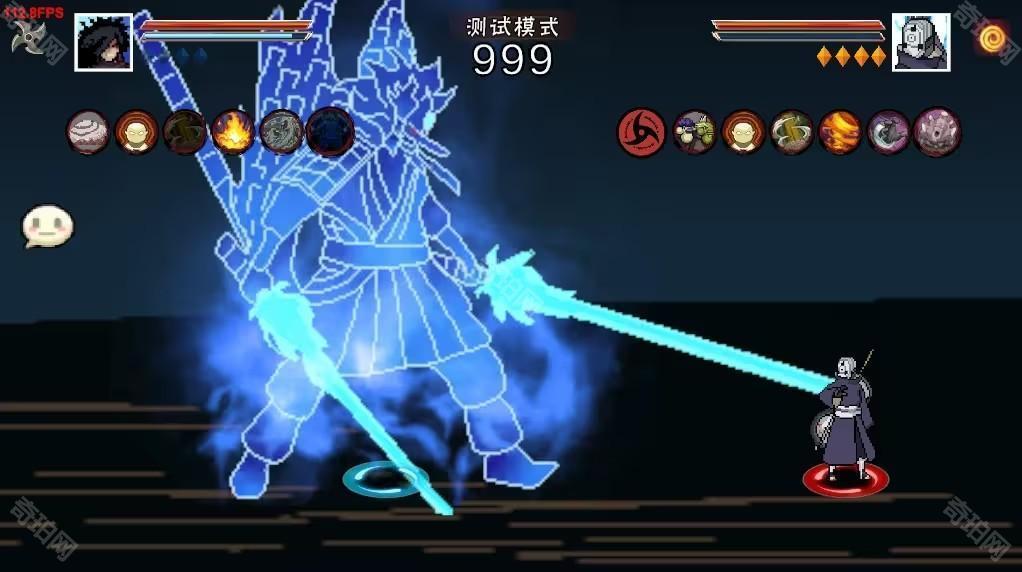Tap the orange spiral icon

click(993, 38)
